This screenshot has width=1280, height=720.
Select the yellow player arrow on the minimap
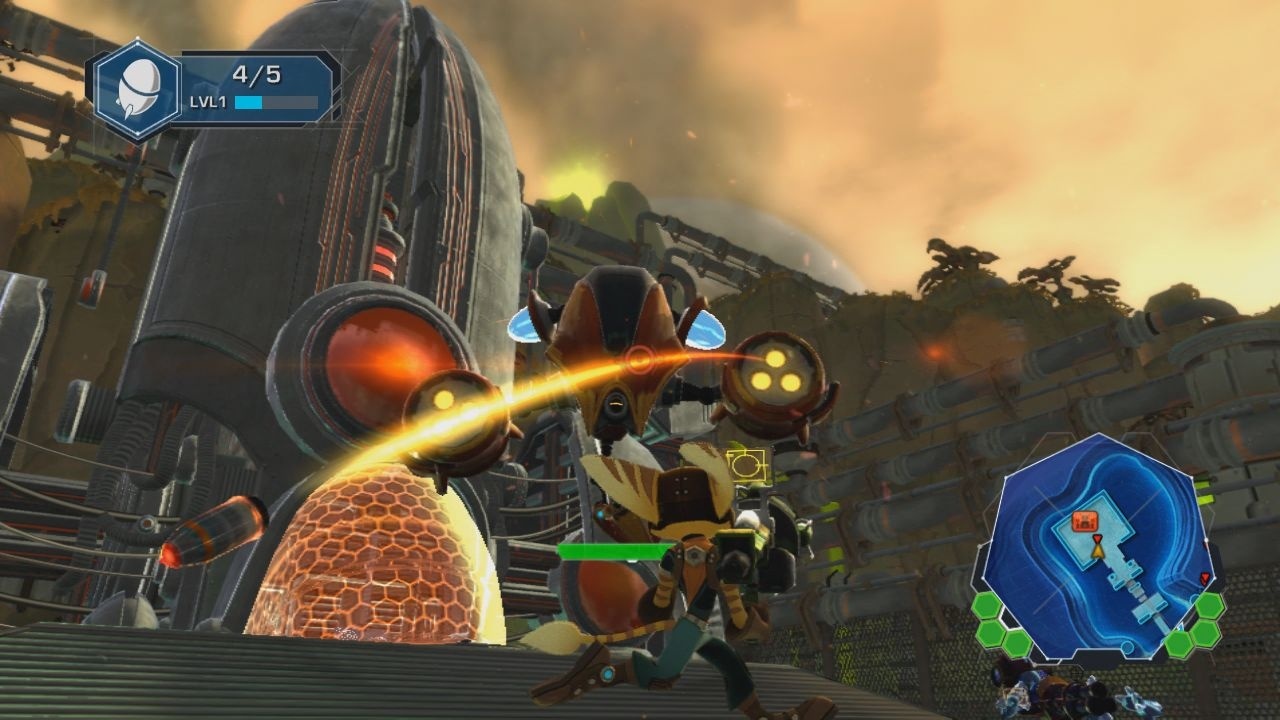click(1098, 553)
